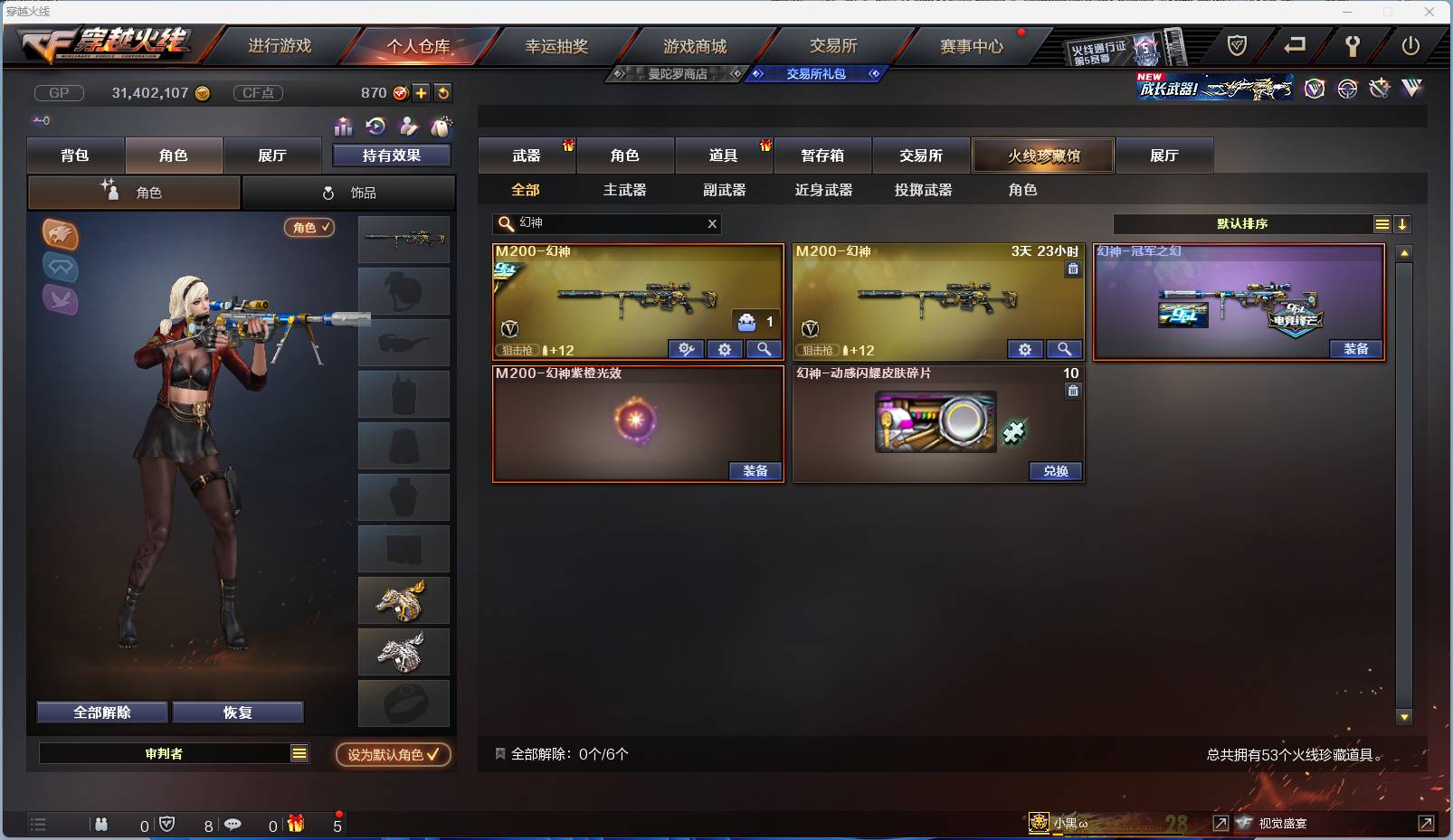Open settings gear on the M200-幻神 weapon card
This screenshot has height=840, width=1453.
726,349
